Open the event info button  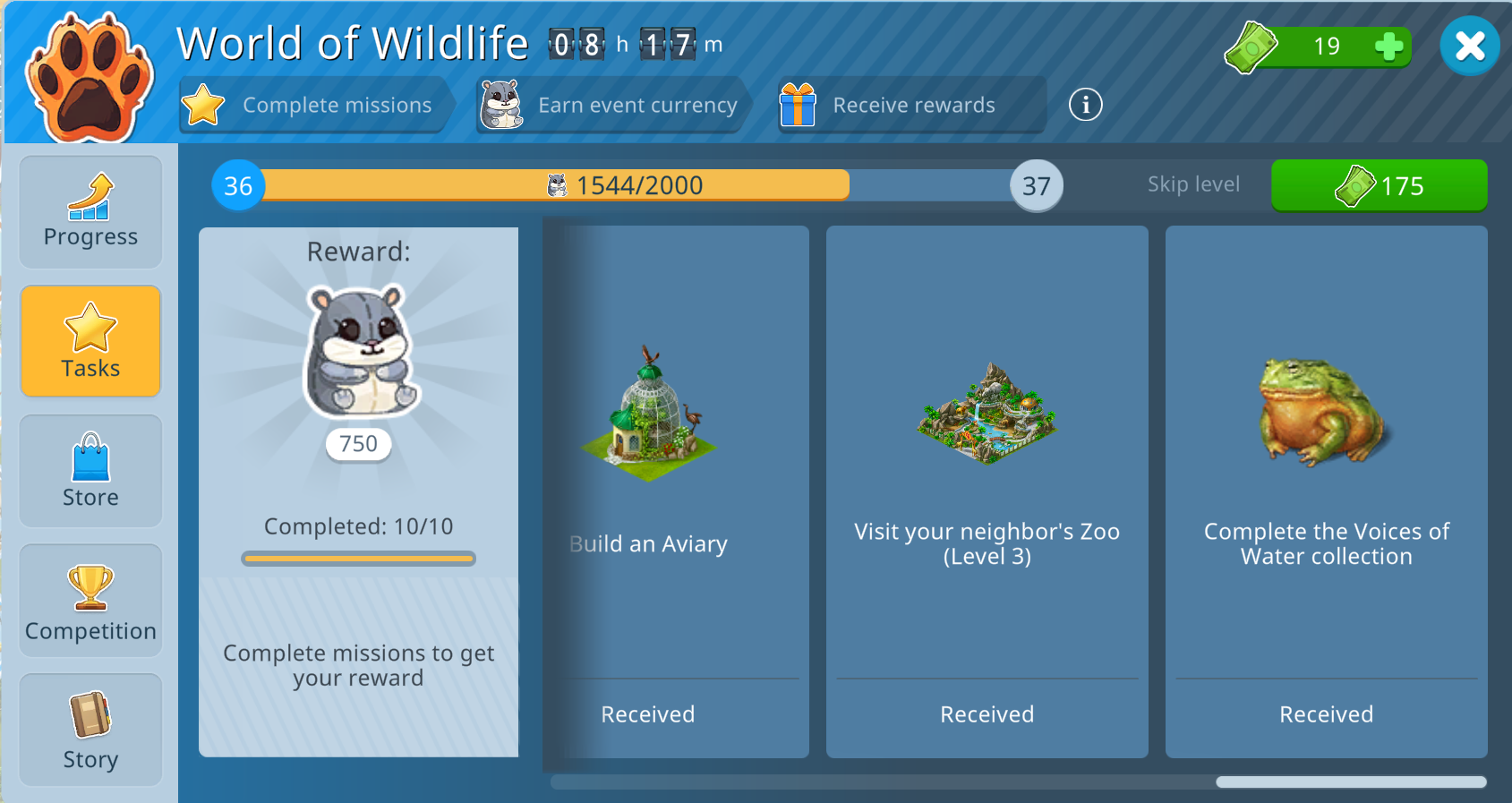(1085, 105)
